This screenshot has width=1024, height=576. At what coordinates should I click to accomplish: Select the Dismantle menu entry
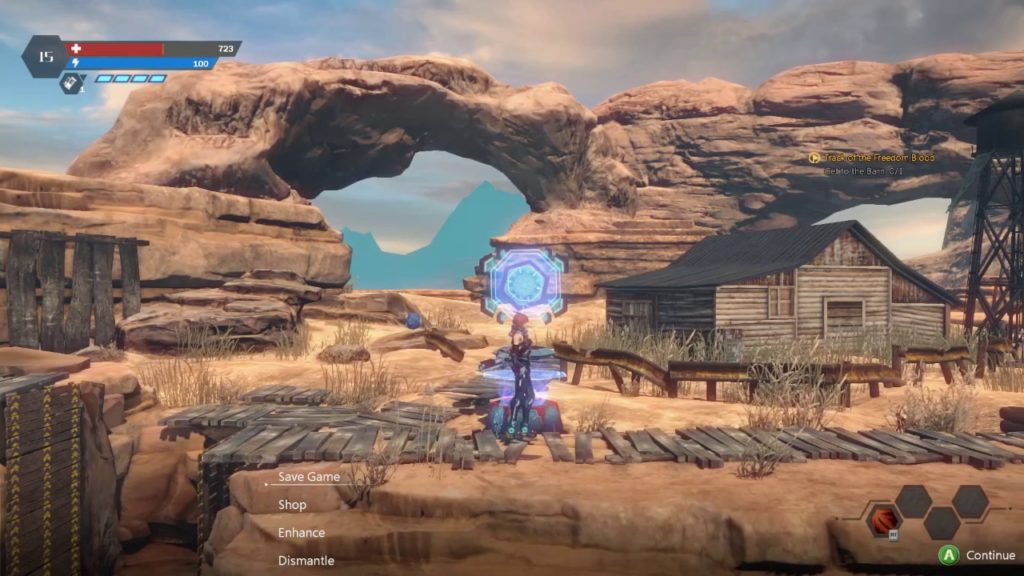(x=305, y=561)
